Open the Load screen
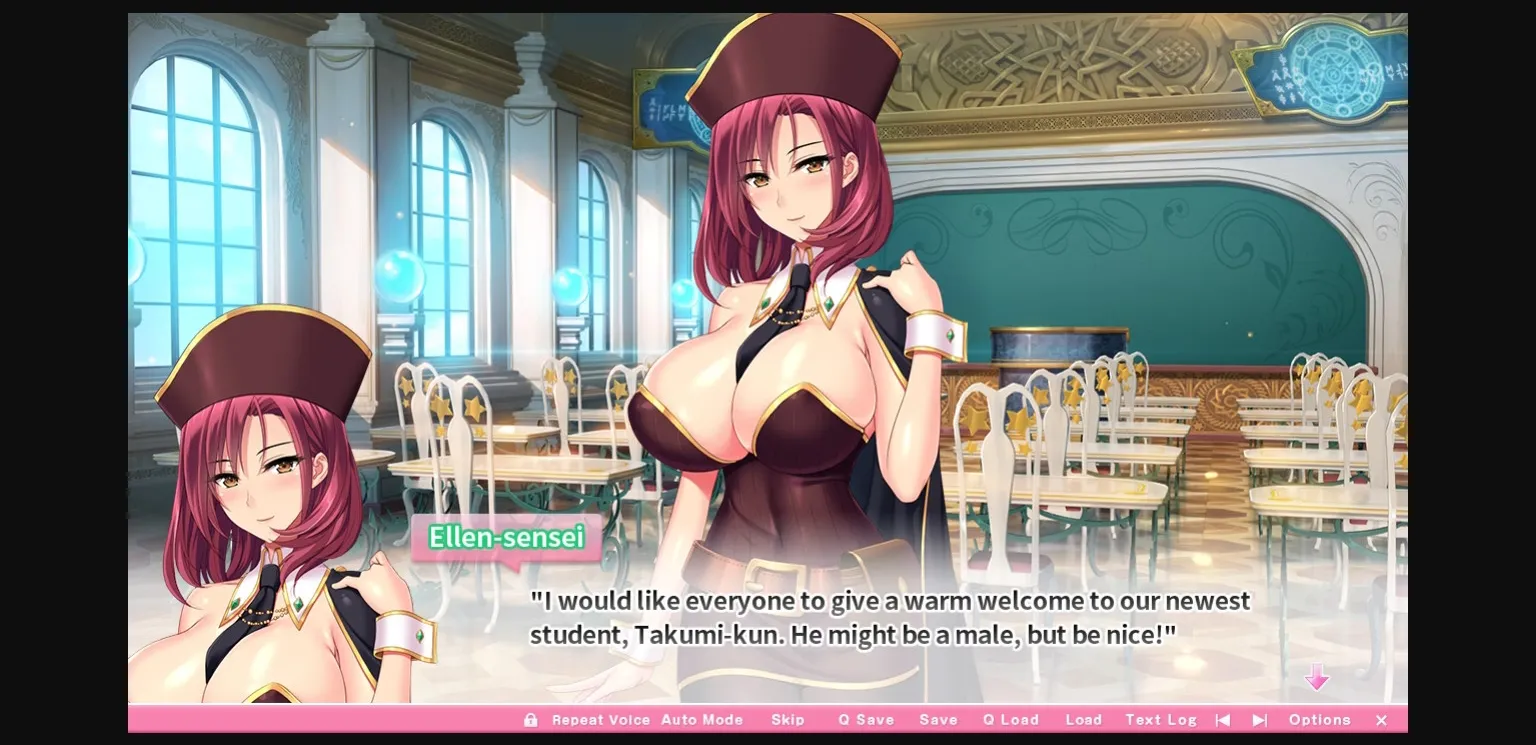1536x745 pixels. click(1084, 719)
